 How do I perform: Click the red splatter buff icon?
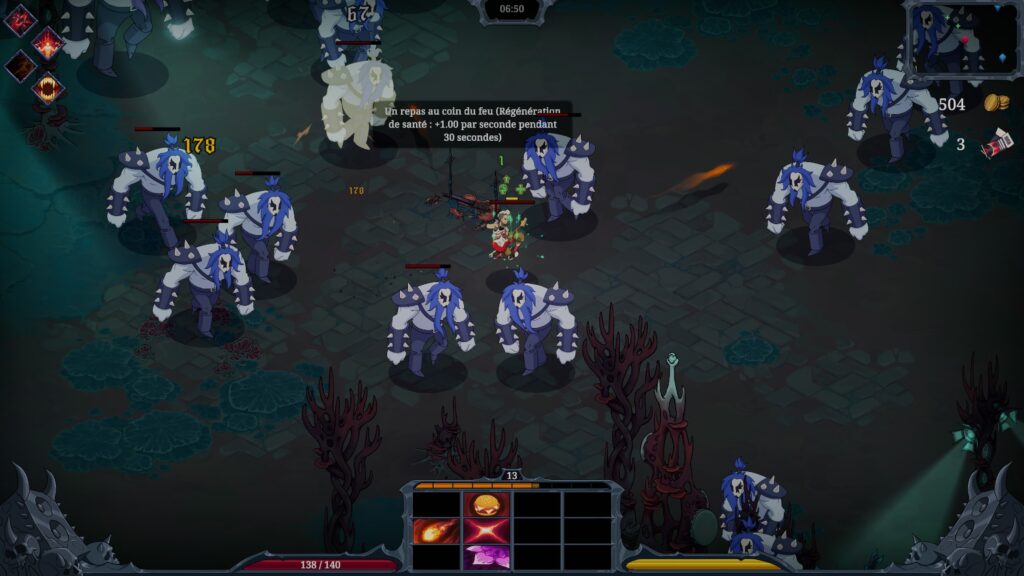(20, 20)
